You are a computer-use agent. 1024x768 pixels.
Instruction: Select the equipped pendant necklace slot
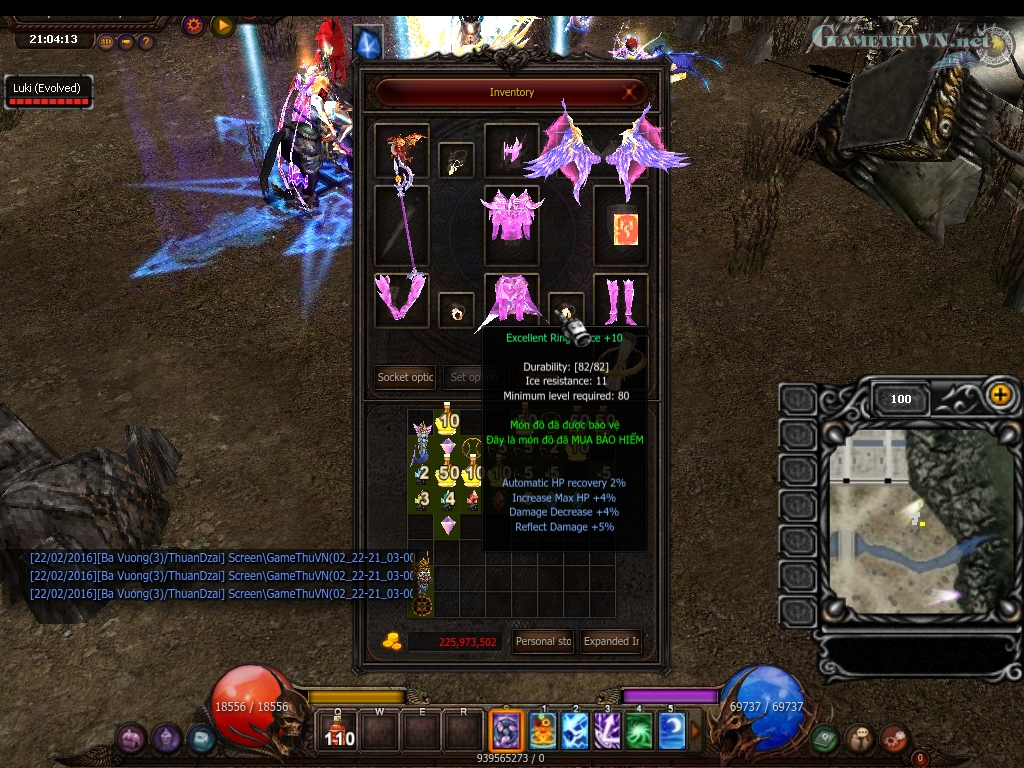456,160
